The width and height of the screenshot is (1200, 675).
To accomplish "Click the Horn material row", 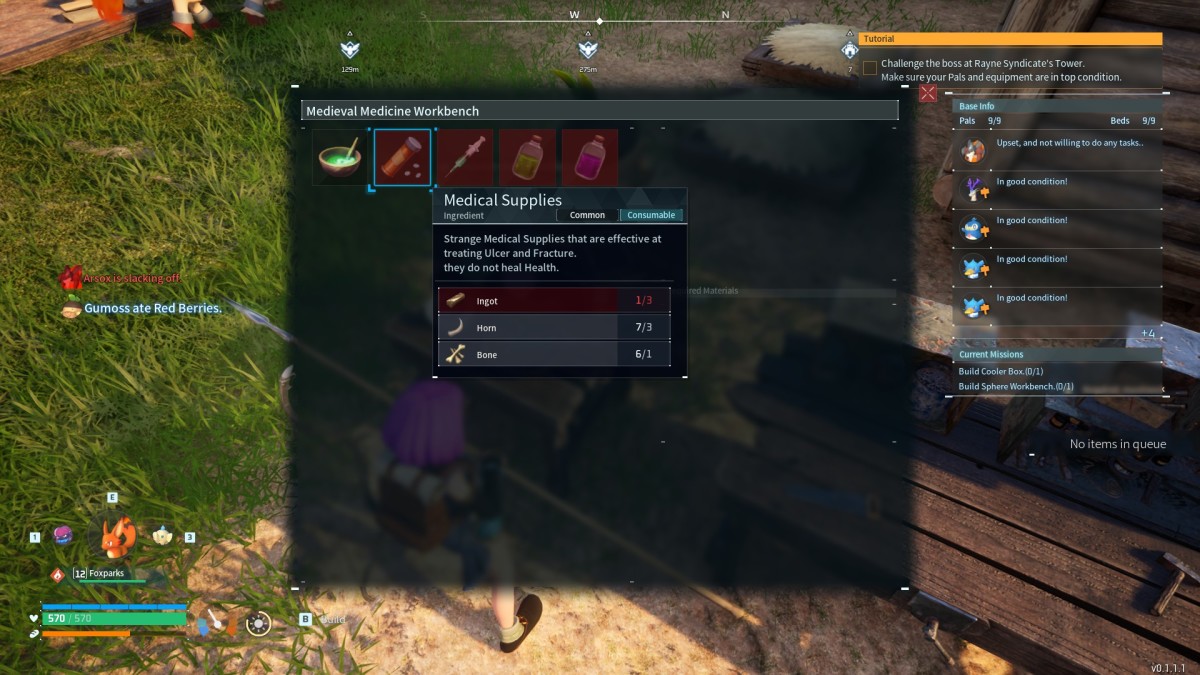I will 554,327.
